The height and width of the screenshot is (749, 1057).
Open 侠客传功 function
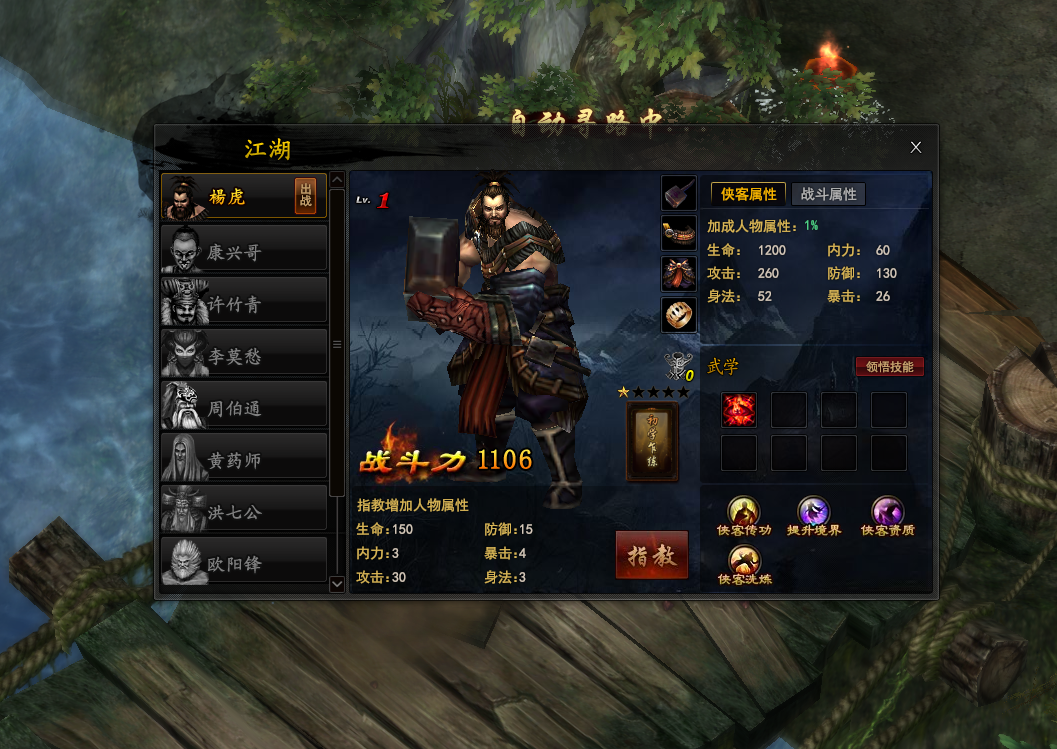click(x=743, y=513)
